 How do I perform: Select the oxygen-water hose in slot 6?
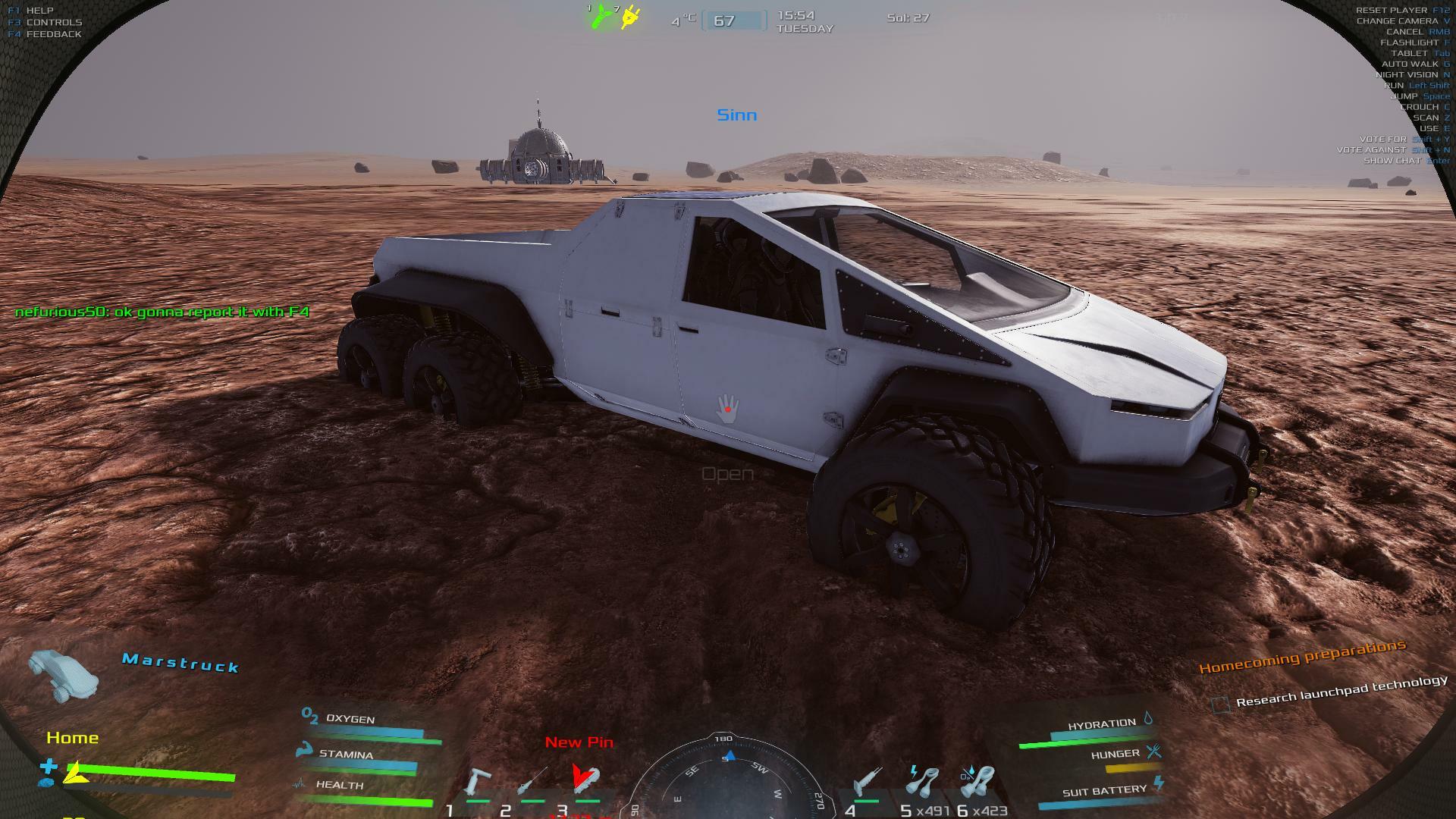tap(977, 782)
